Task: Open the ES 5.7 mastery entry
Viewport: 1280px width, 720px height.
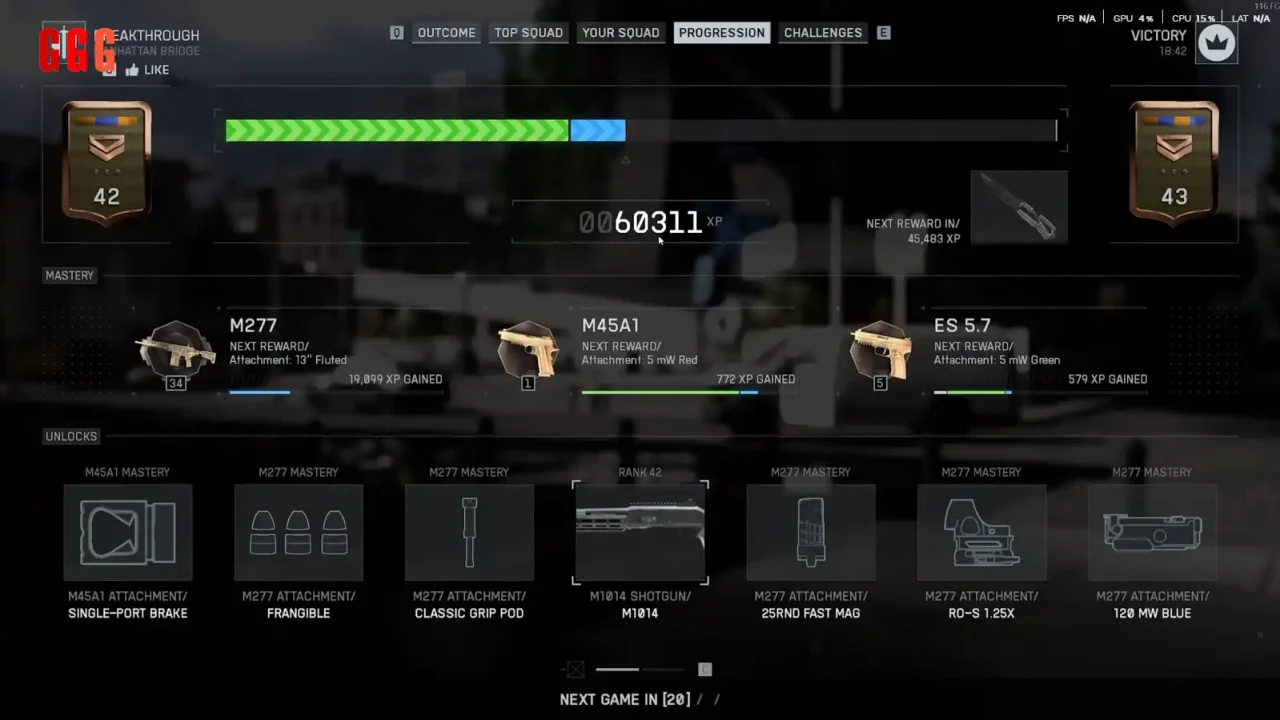Action: 880,349
